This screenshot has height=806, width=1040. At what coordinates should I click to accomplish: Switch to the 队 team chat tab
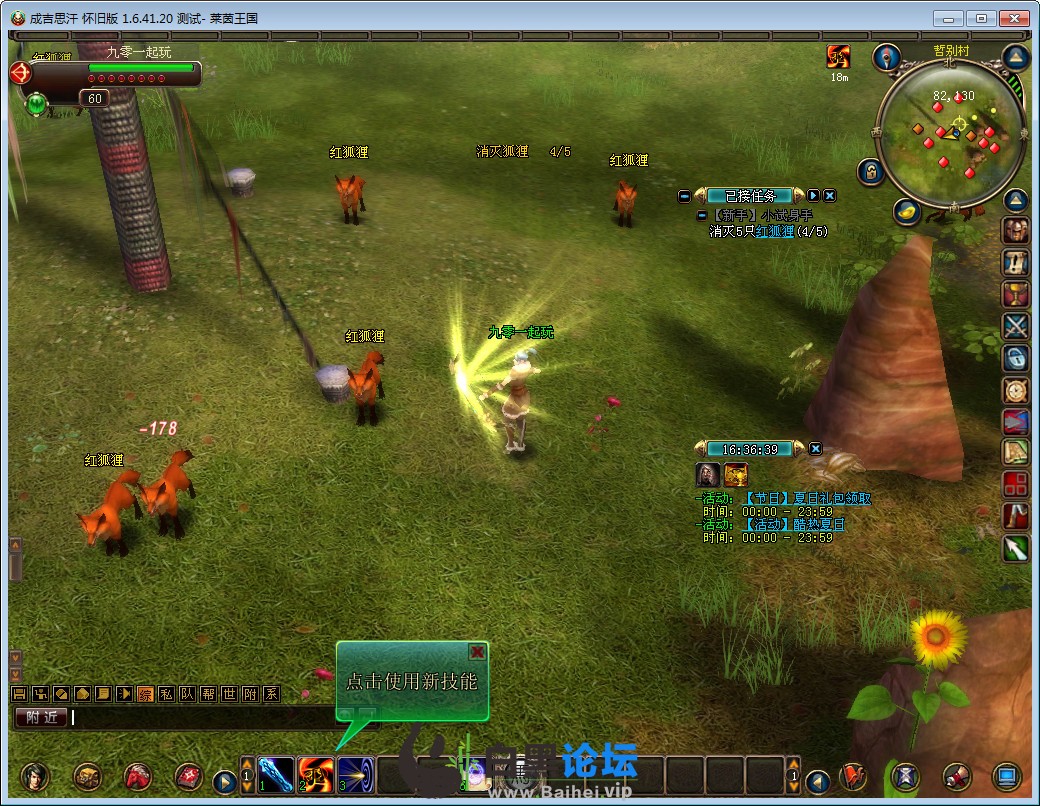pos(187,694)
